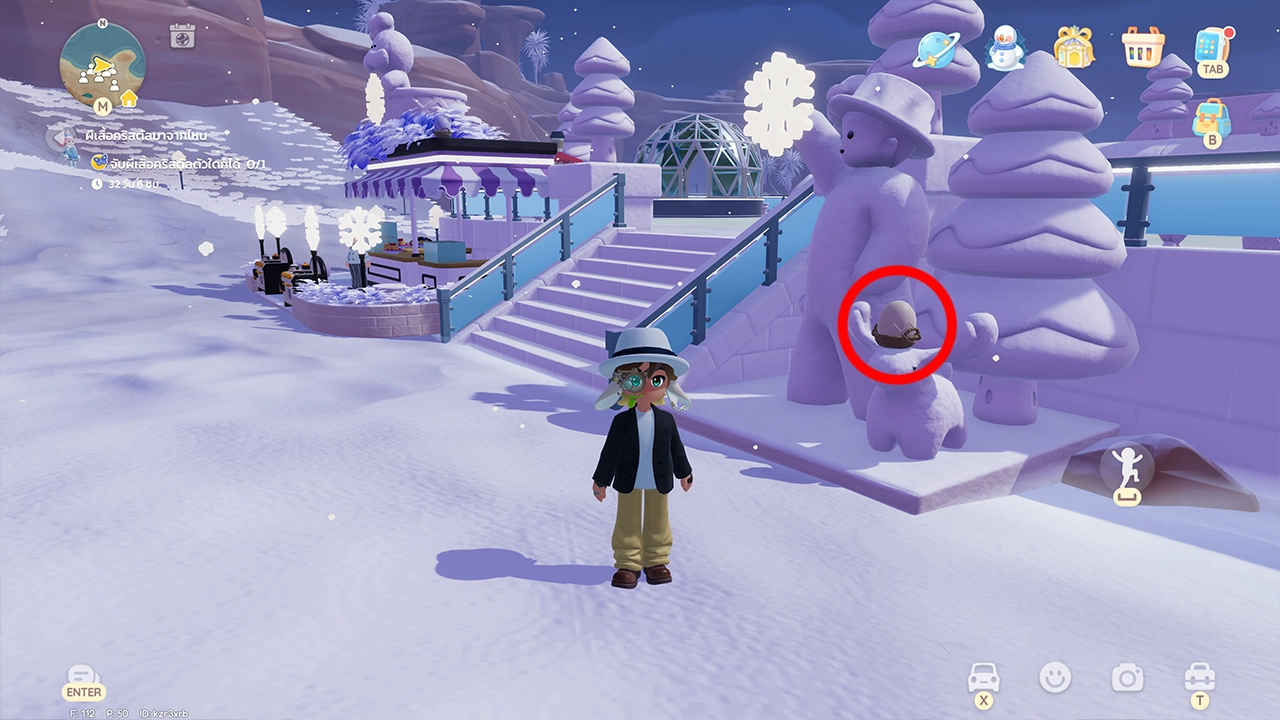Open the blue planet icon

[x=939, y=47]
